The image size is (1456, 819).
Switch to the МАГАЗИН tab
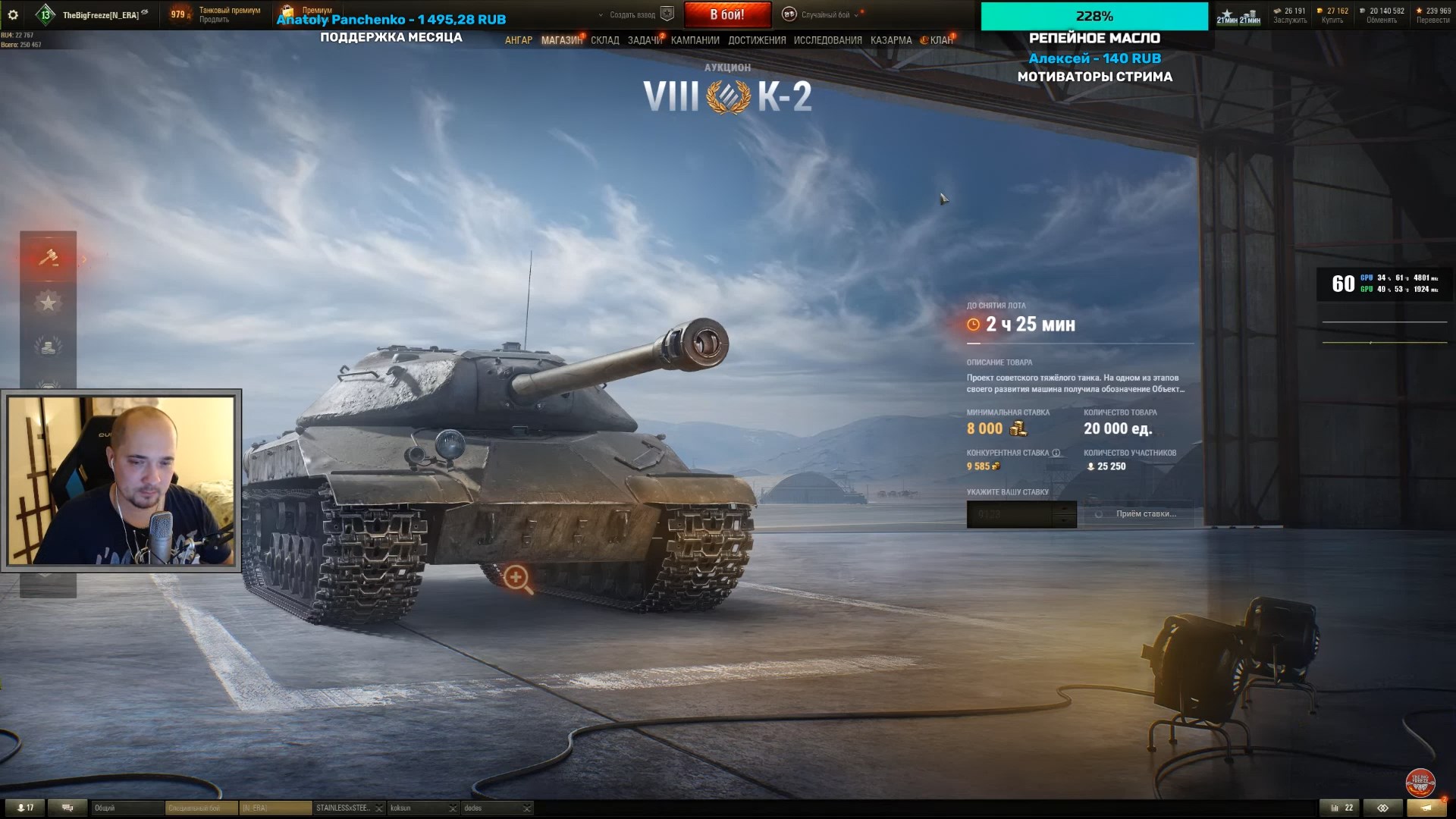[x=561, y=40]
